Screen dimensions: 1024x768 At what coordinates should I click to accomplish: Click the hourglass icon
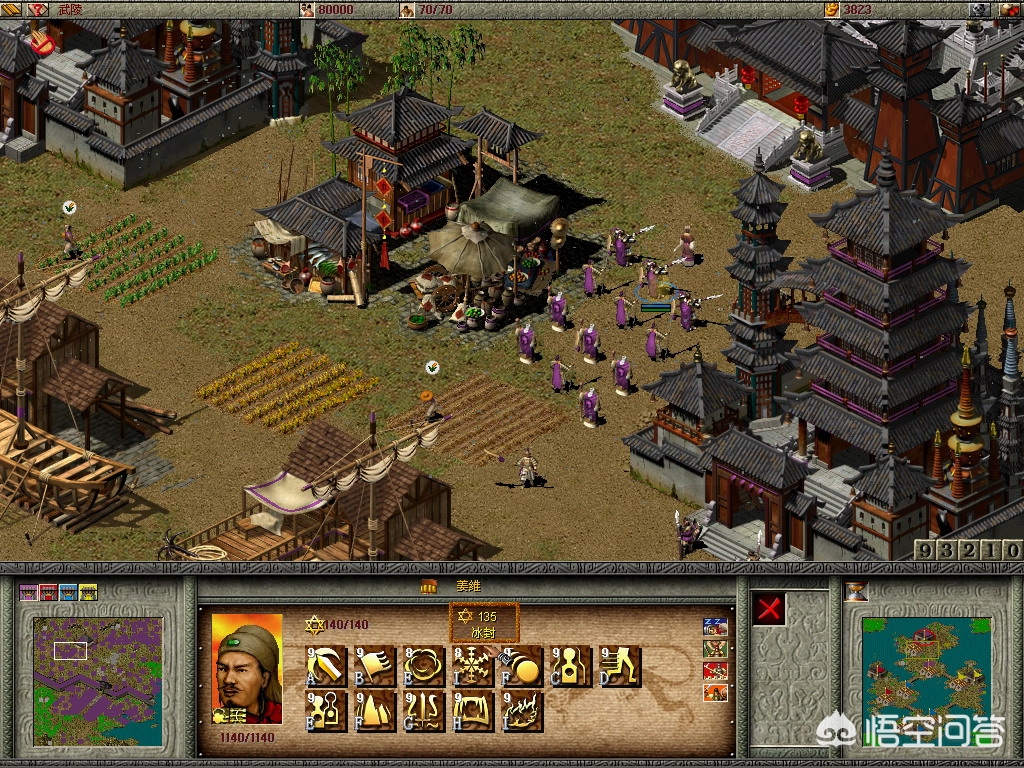click(857, 591)
